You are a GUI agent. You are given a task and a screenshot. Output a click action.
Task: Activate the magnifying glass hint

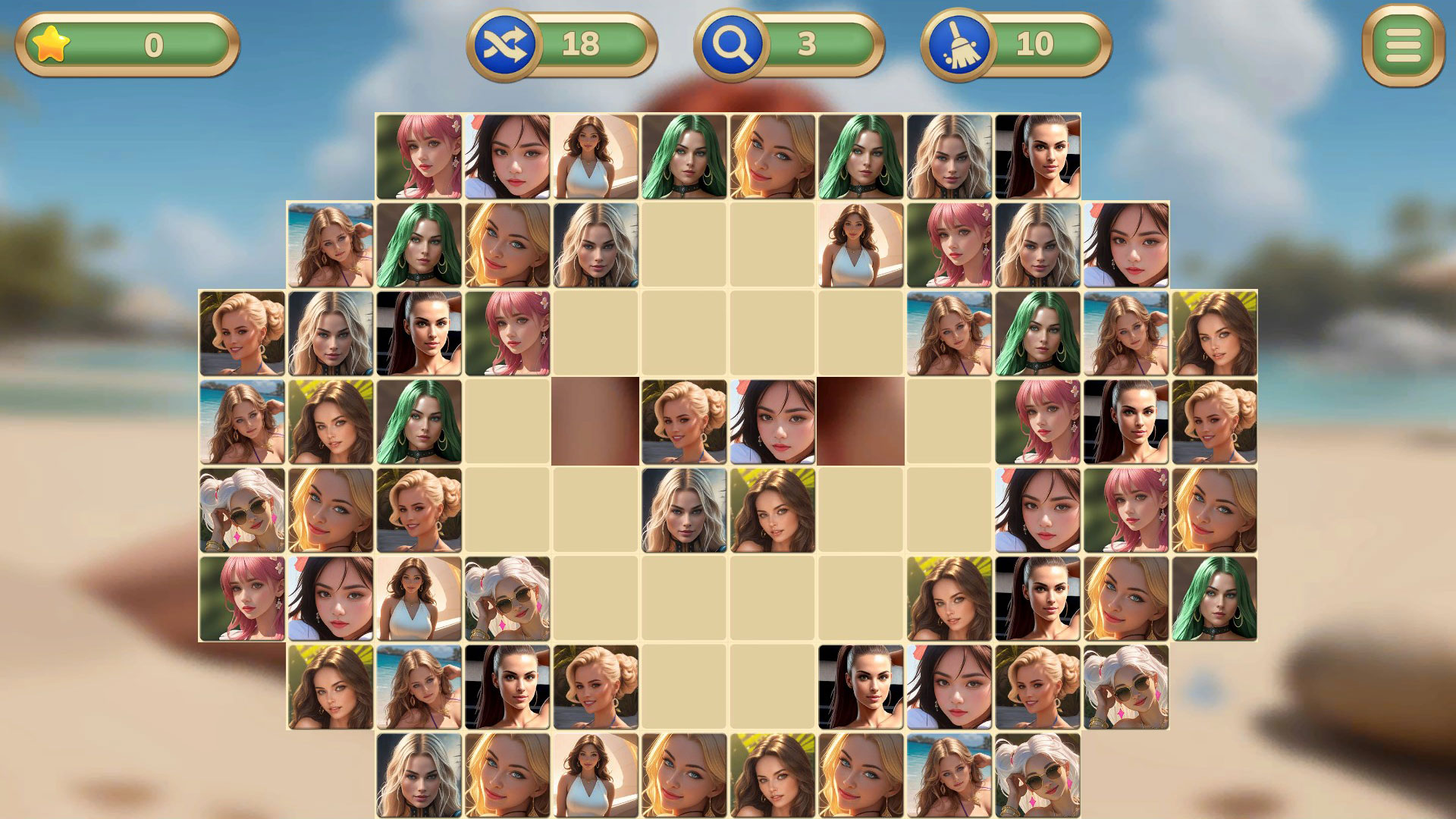(733, 43)
